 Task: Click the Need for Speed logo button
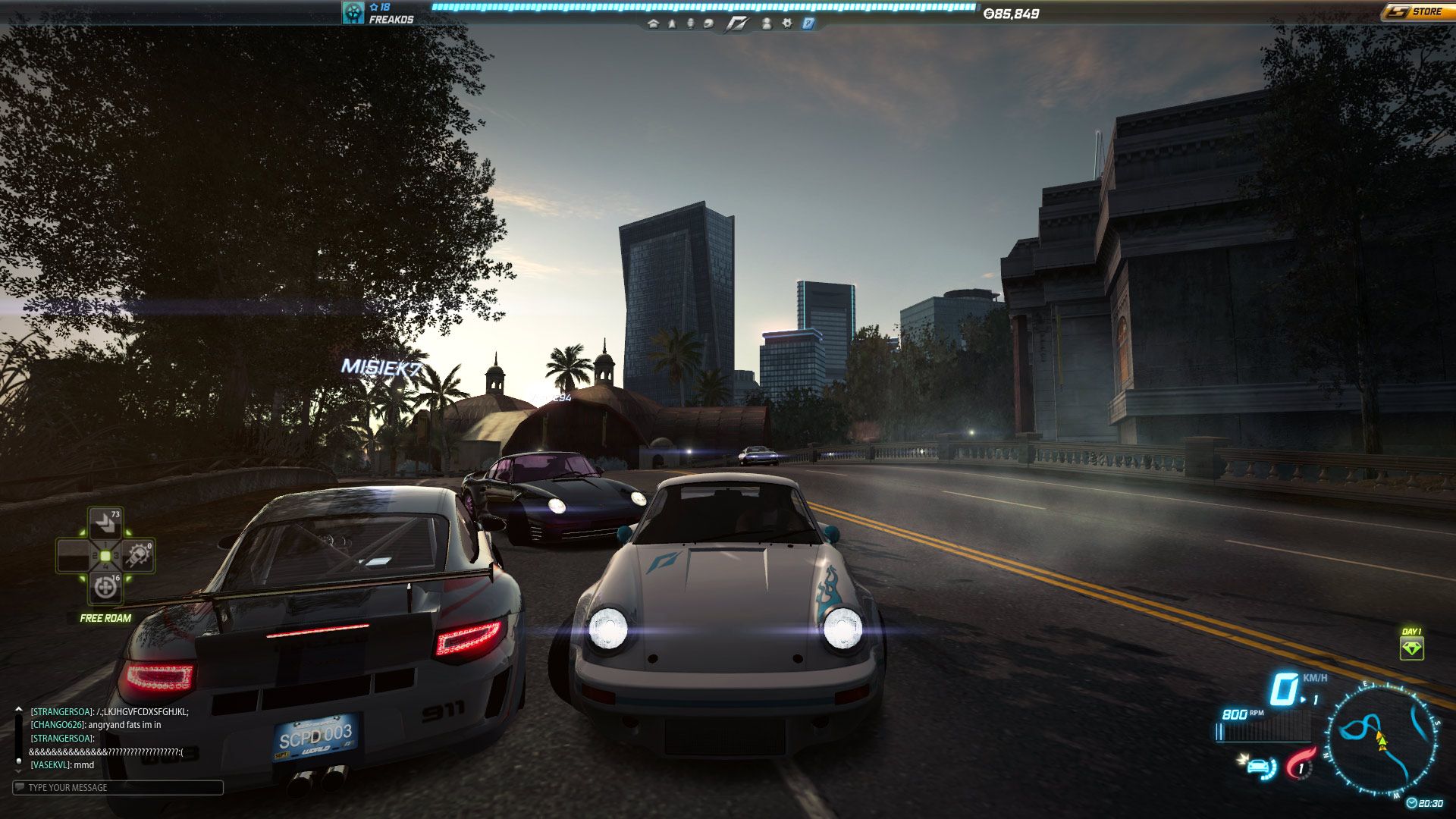point(736,24)
